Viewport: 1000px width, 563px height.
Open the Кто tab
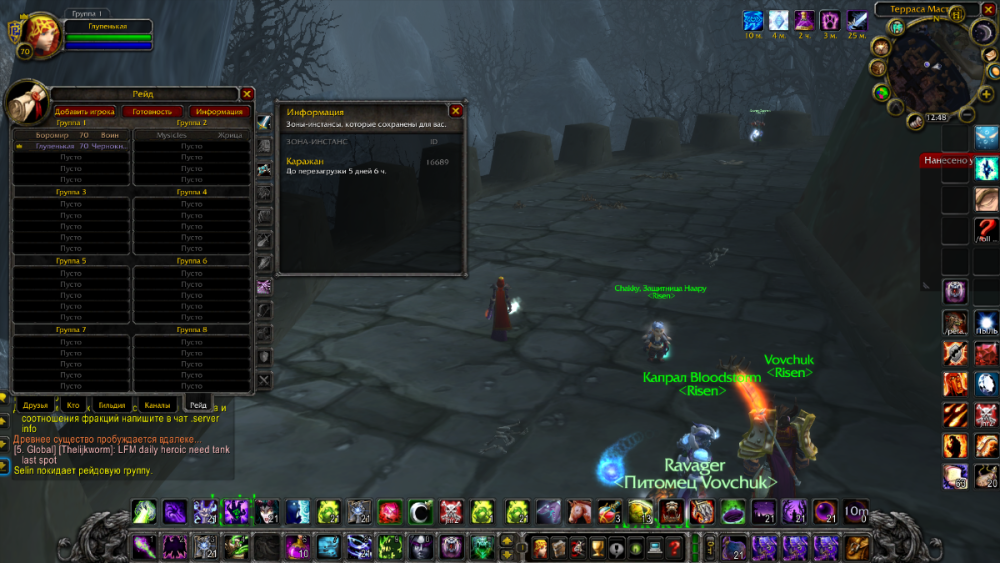tap(73, 405)
